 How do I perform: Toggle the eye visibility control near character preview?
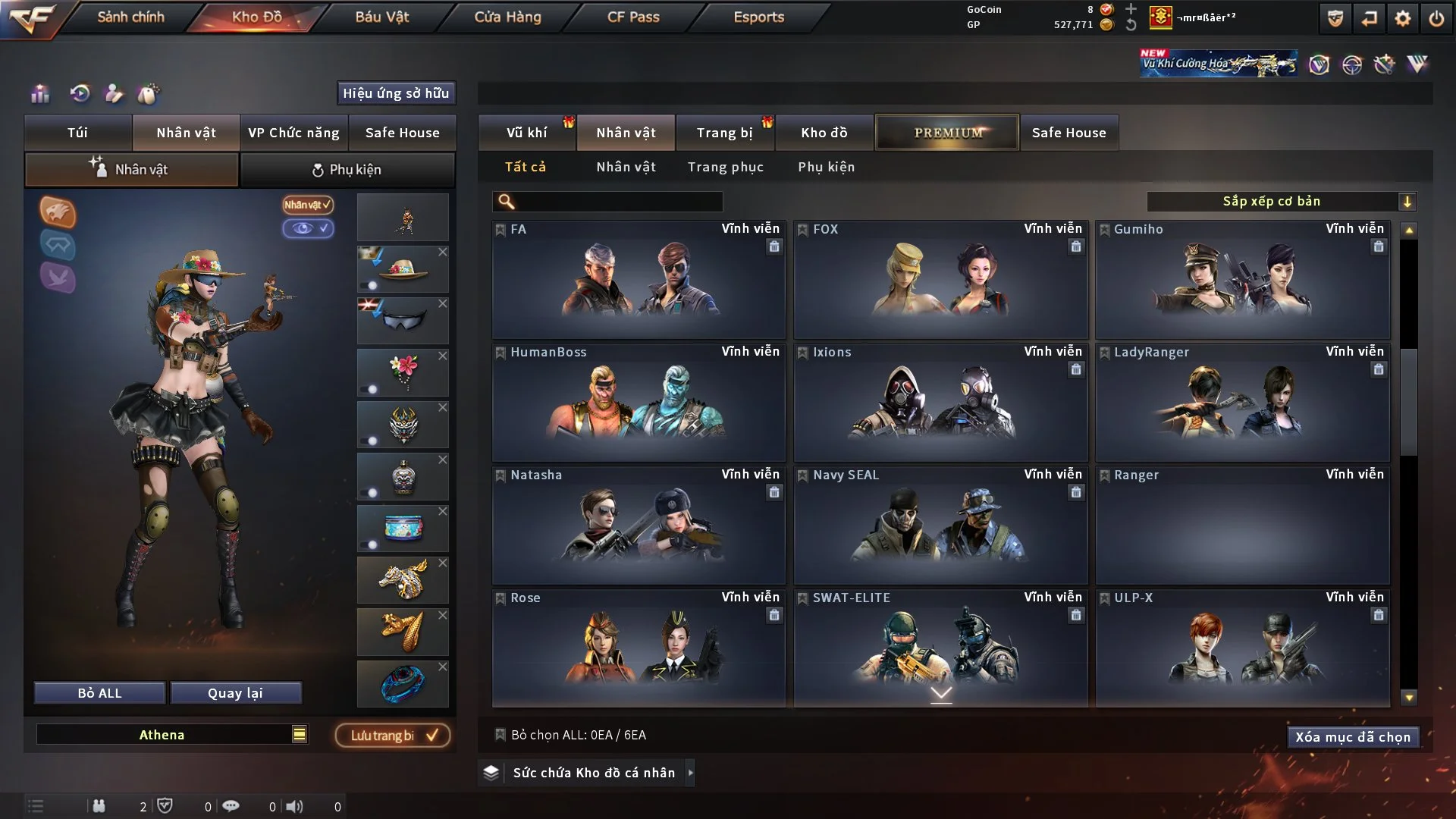(x=309, y=228)
